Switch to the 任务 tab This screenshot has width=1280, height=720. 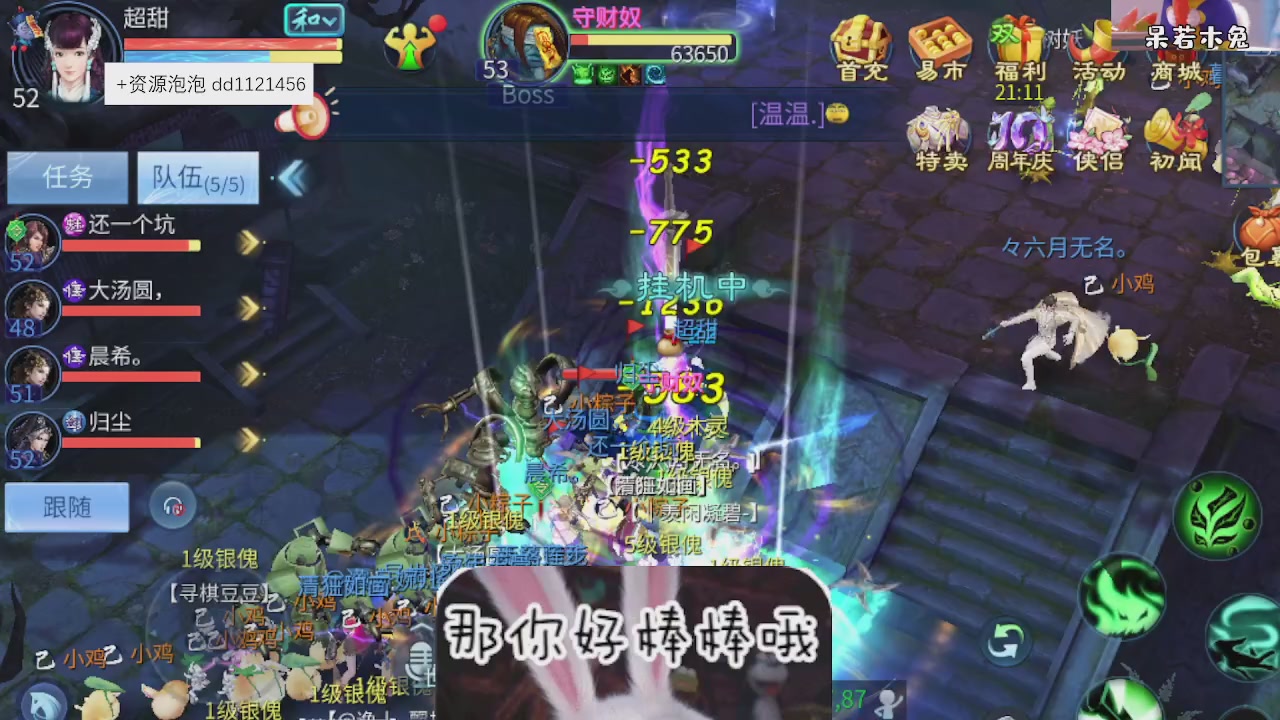[x=66, y=176]
